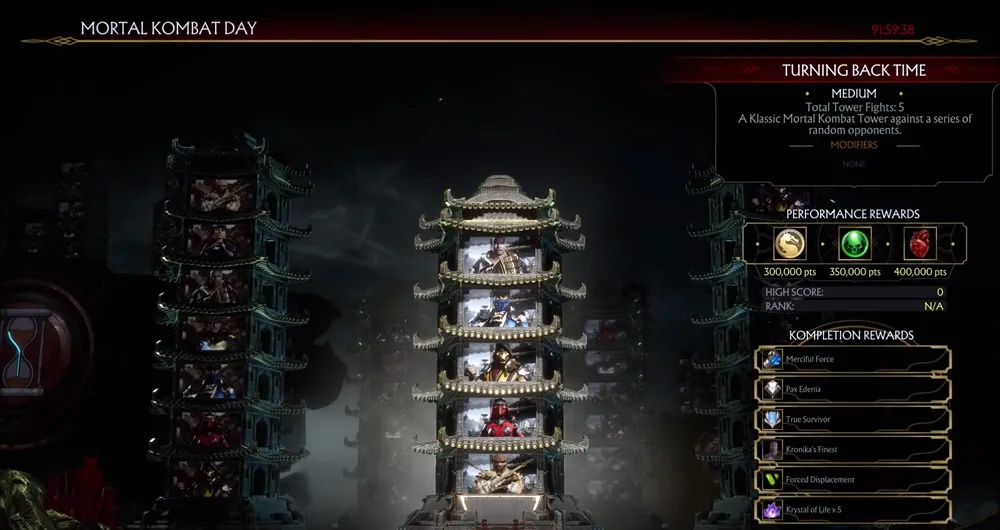Click the Krystal of Life x 5 reward
The width and height of the screenshot is (1000, 530).
(854, 510)
